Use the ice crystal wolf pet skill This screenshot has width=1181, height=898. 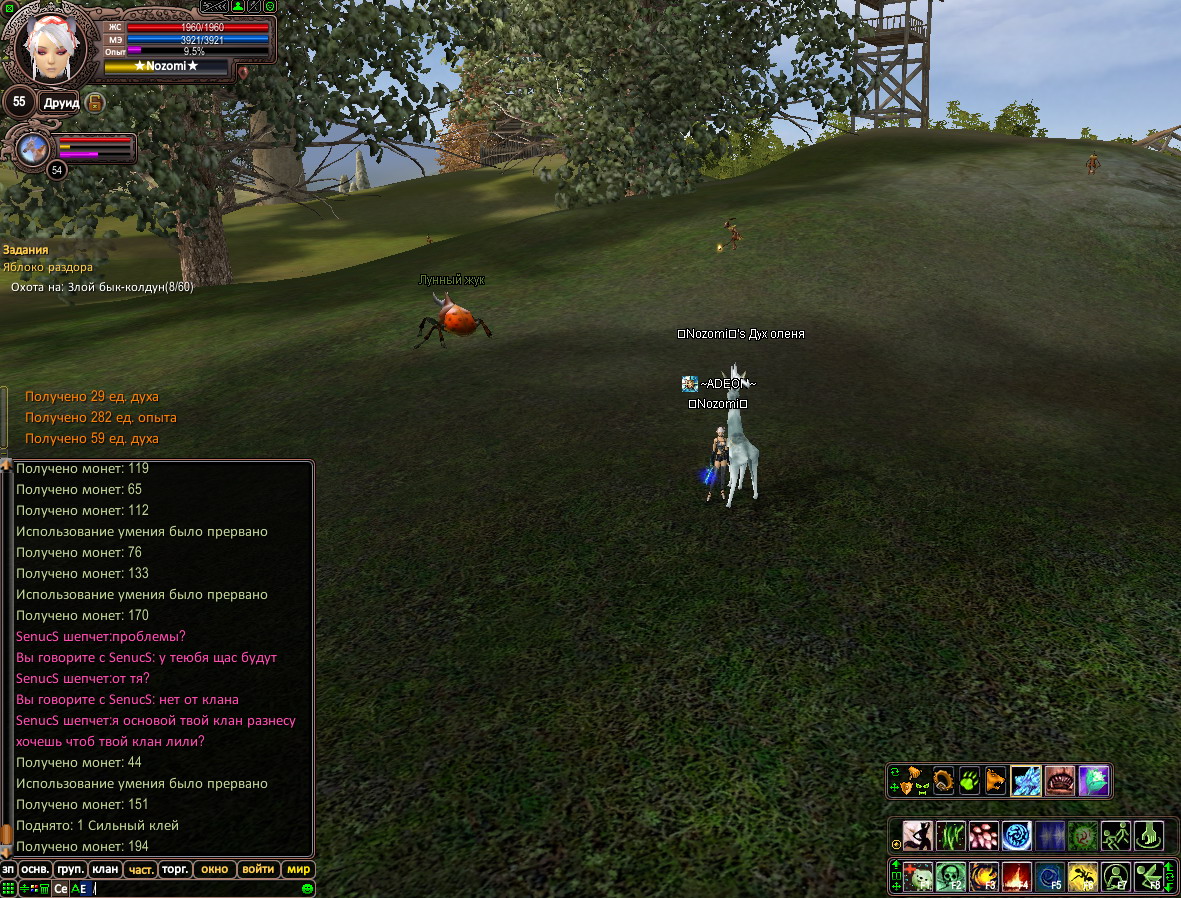point(1026,780)
